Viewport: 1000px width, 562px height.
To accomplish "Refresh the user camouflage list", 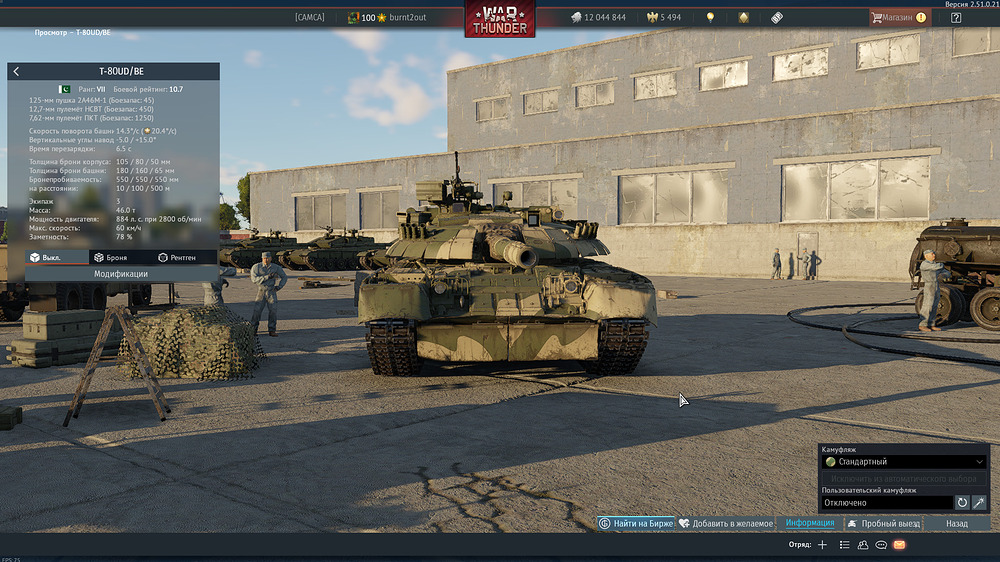I will pos(962,502).
